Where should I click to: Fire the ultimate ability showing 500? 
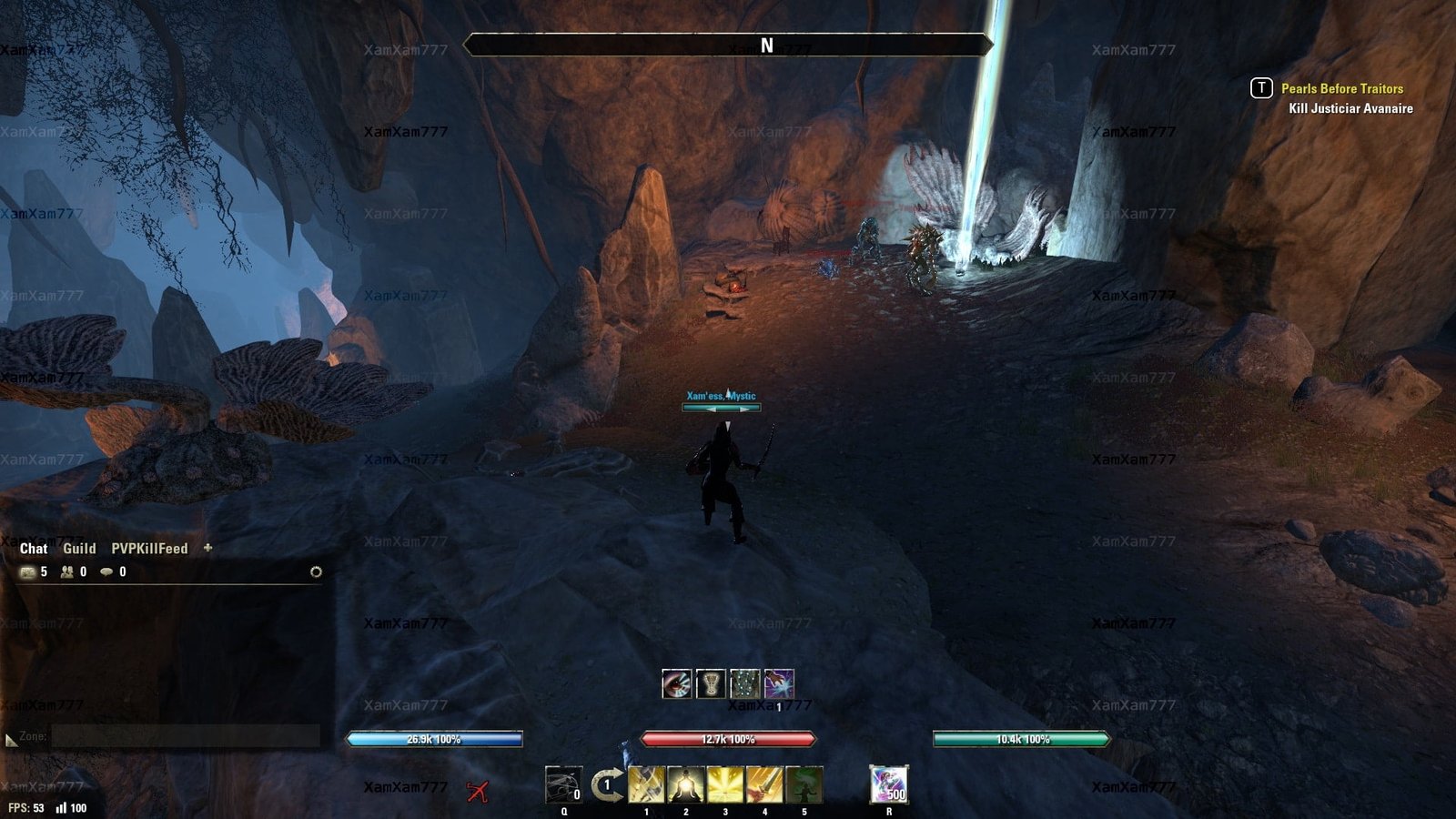[x=888, y=784]
